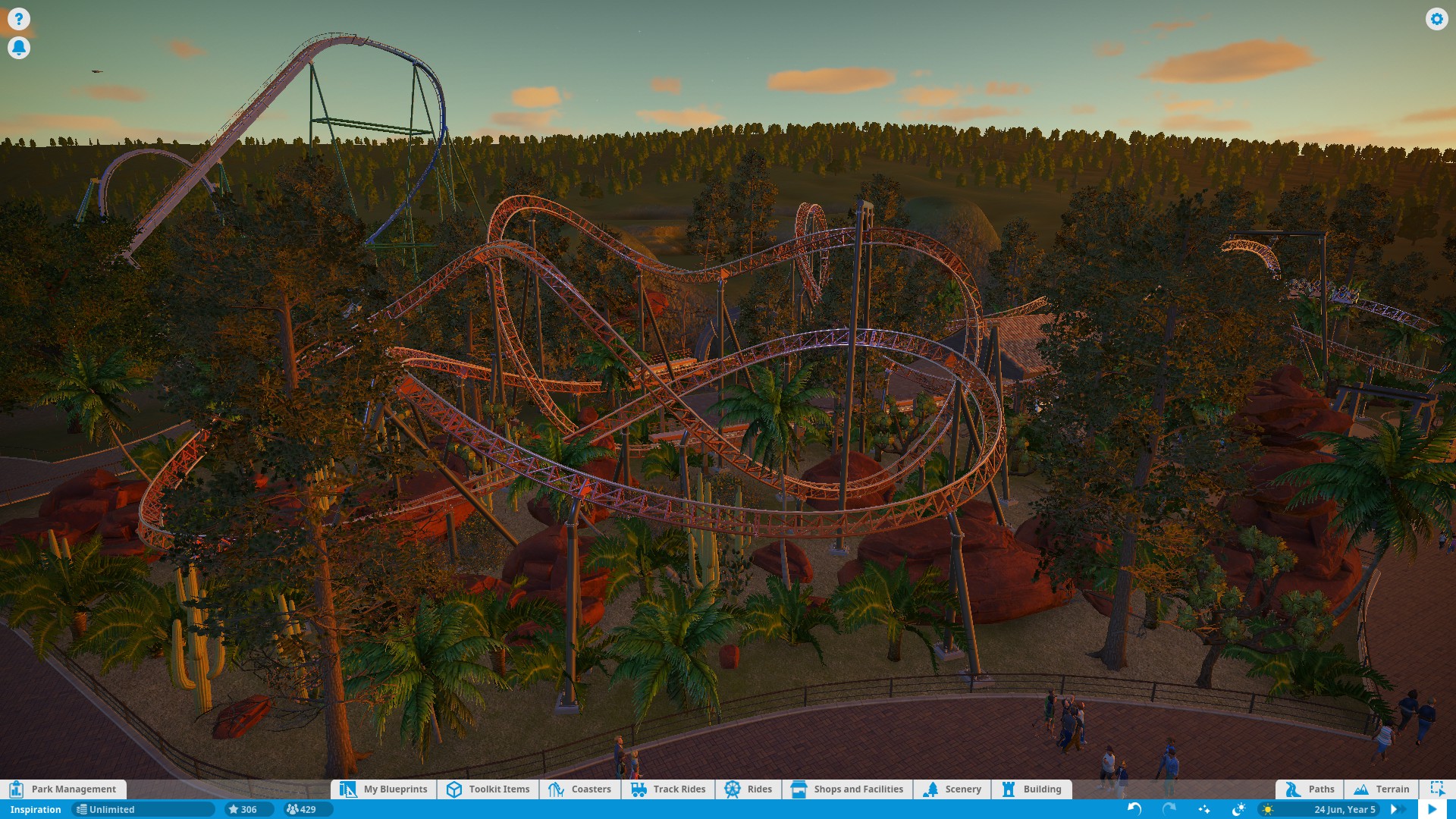Image resolution: width=1456 pixels, height=819 pixels.
Task: Expand the Inspiration panel
Action: [x=34, y=809]
